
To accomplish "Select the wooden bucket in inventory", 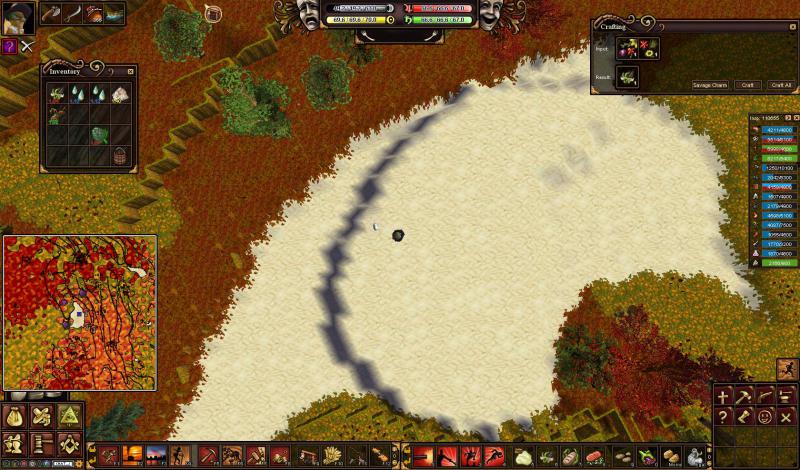I will coord(120,156).
